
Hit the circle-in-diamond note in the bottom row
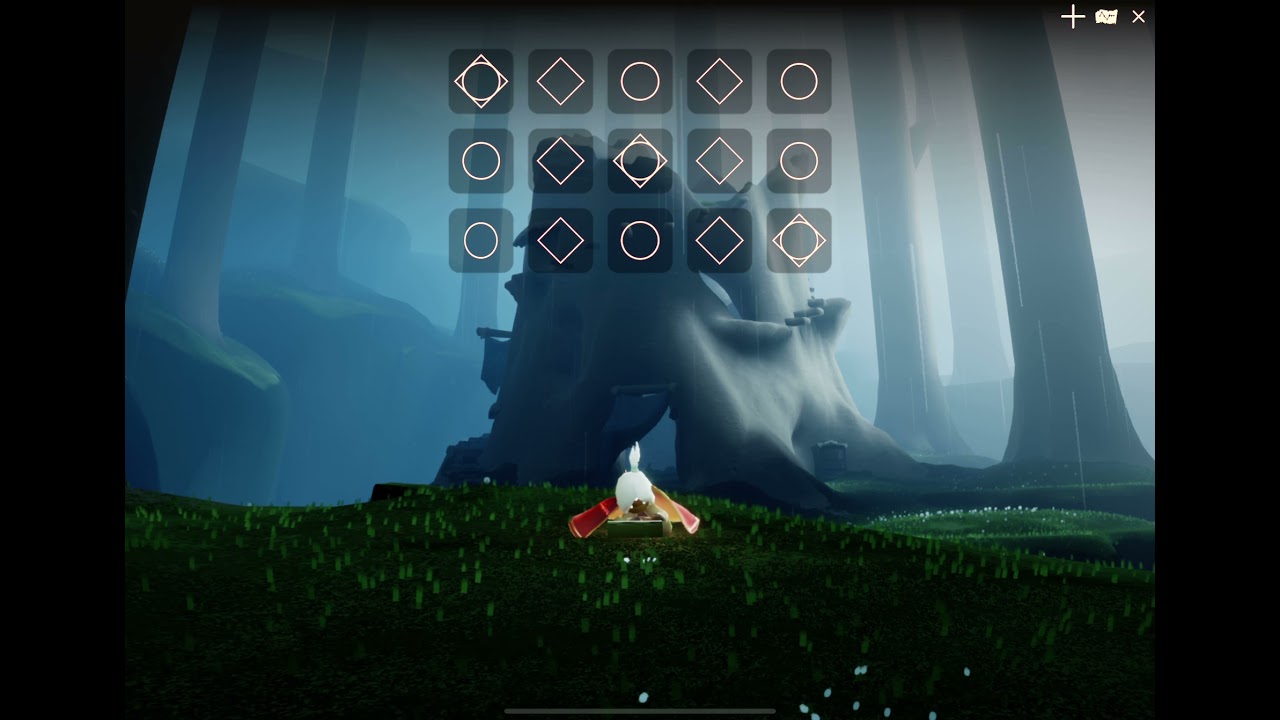pyautogui.click(x=799, y=241)
